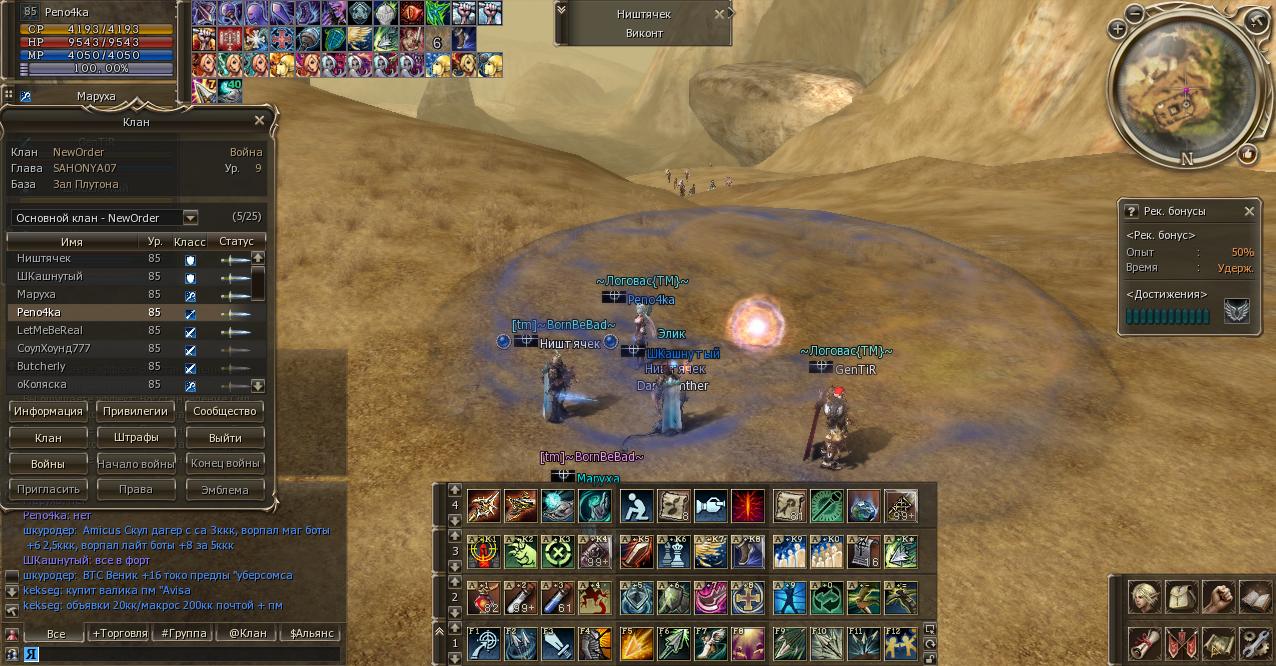1276x666 pixels.
Task: Close the Ништячек target window
Action: 719,15
